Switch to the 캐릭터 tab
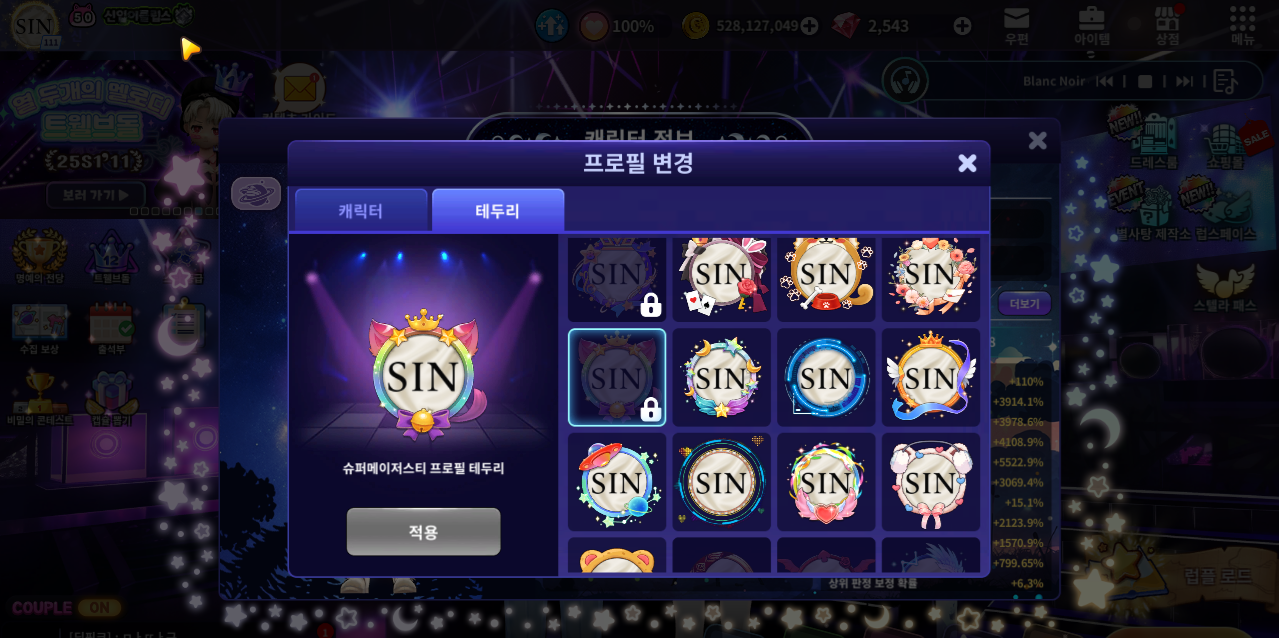Screen dimensions: 1279x638 361,211
